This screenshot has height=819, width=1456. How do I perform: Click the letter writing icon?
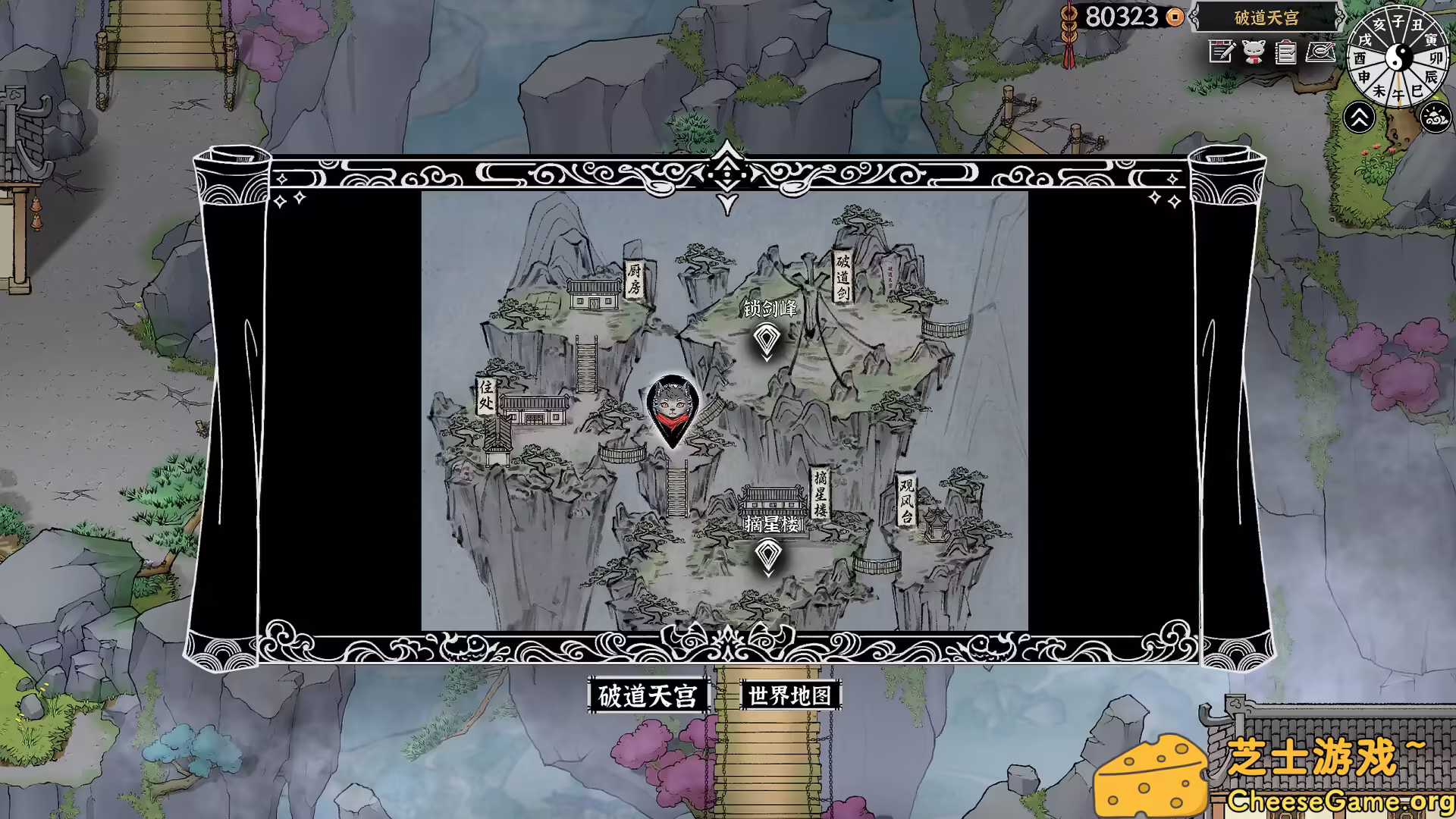[1321, 53]
